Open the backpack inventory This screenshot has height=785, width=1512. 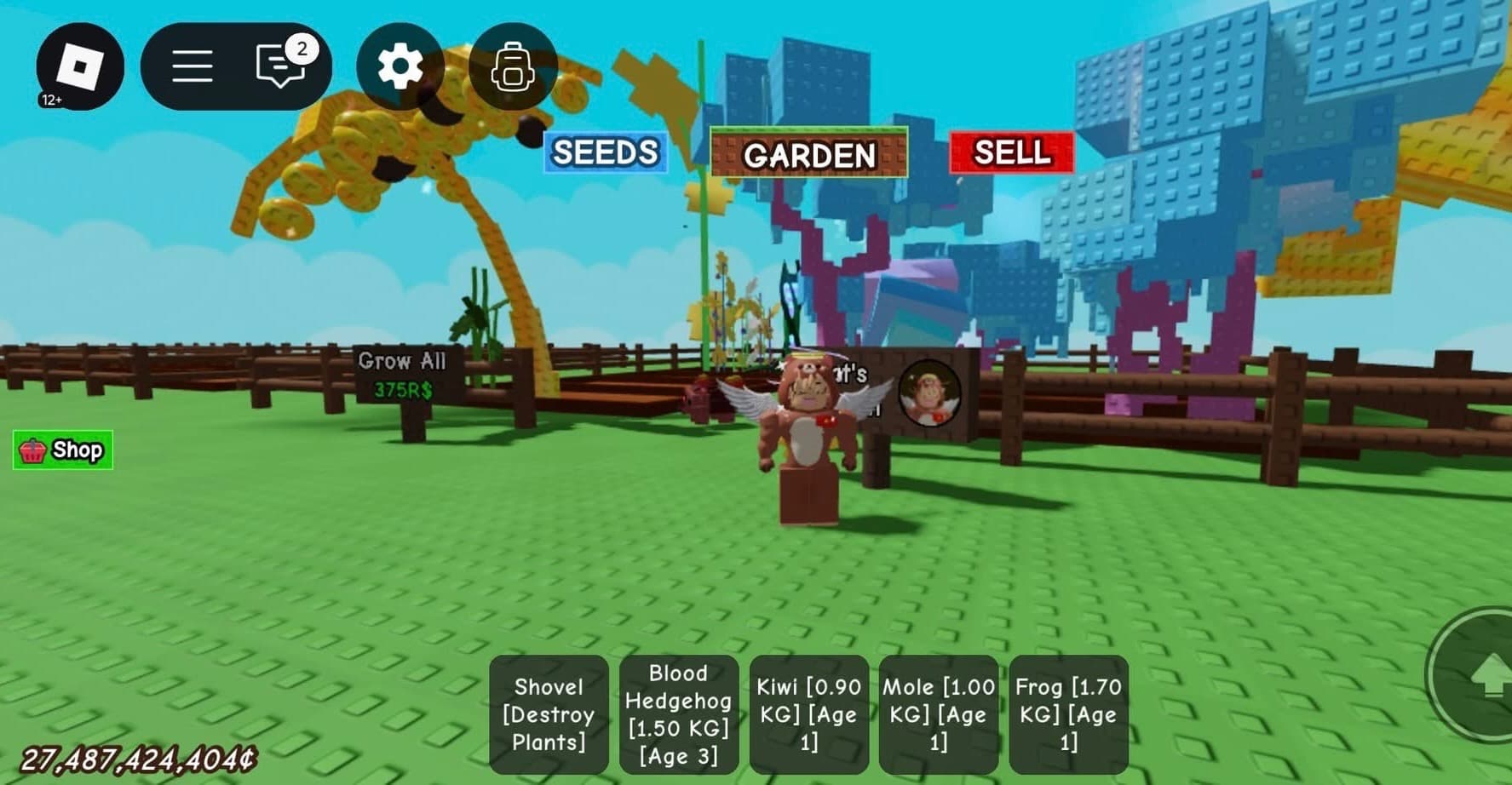click(x=513, y=66)
